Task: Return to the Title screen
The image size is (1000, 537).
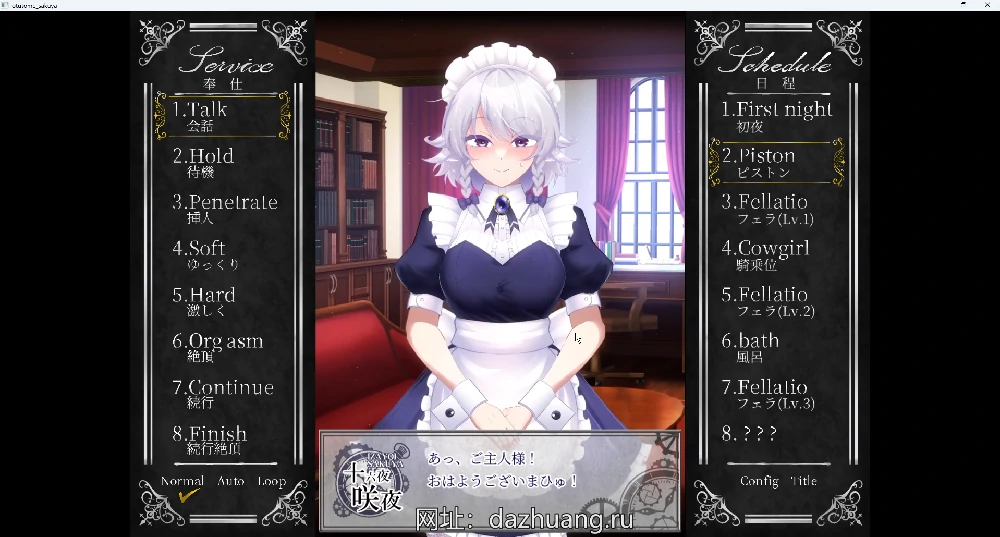Action: (803, 481)
